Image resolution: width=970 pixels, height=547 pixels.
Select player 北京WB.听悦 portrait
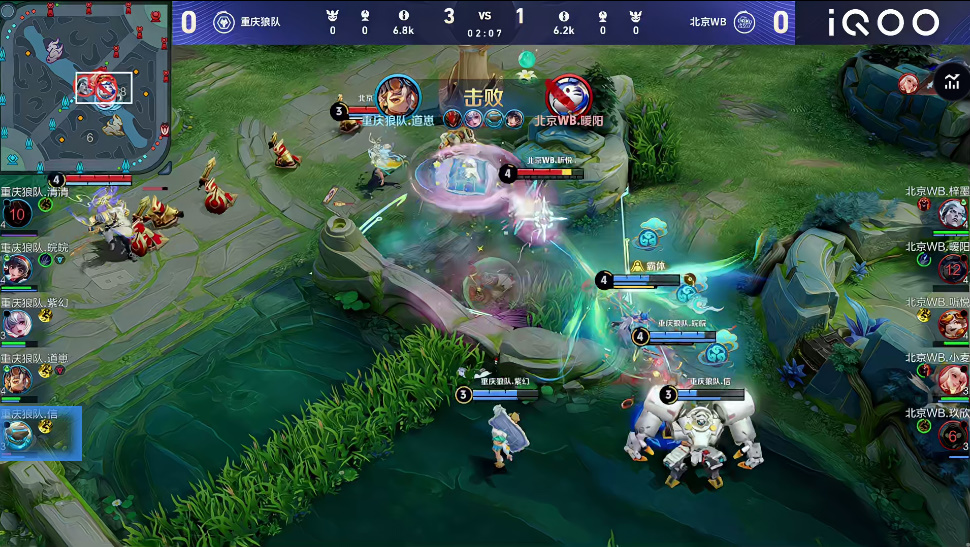952,323
